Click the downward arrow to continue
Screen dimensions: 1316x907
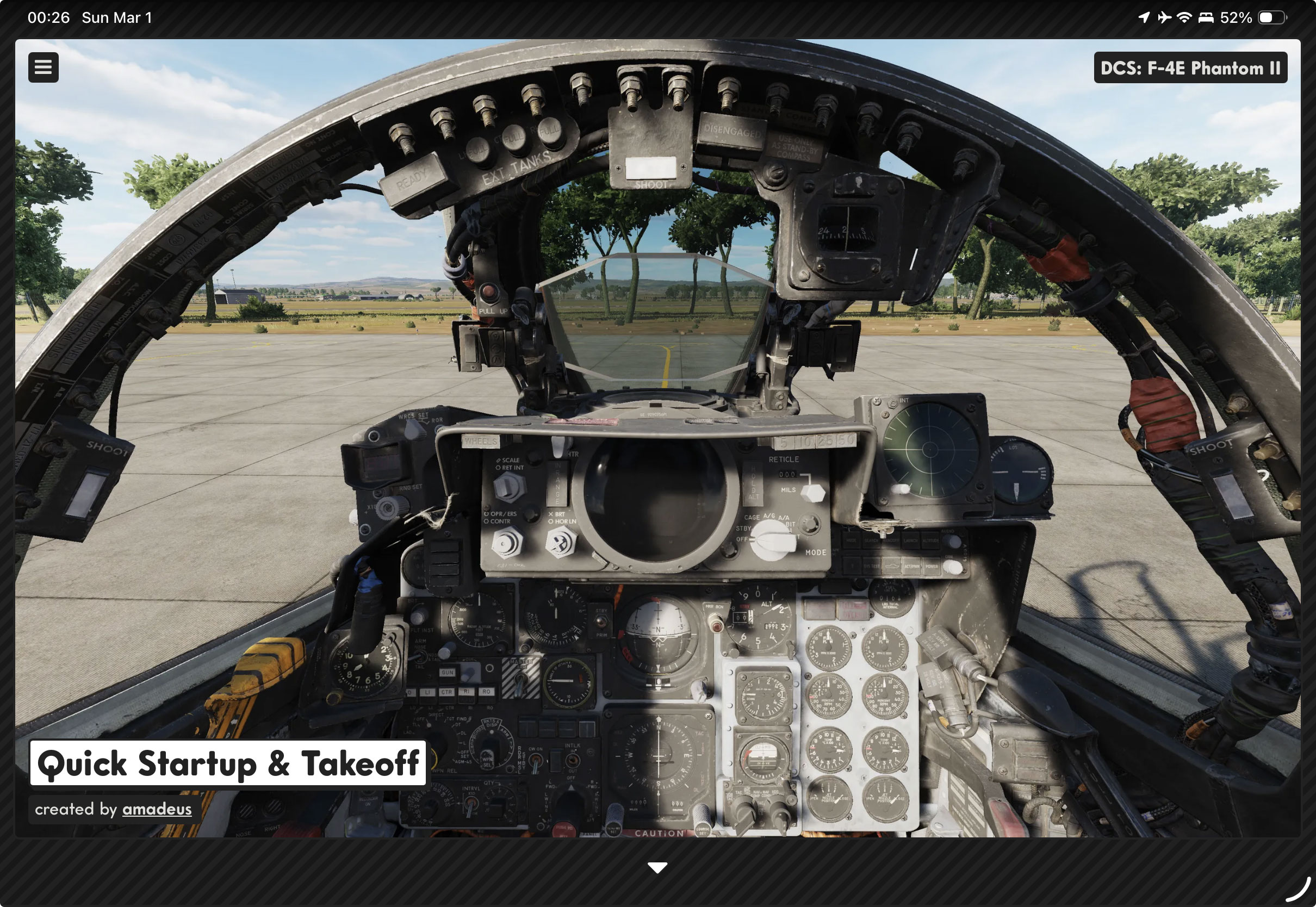pyautogui.click(x=657, y=868)
